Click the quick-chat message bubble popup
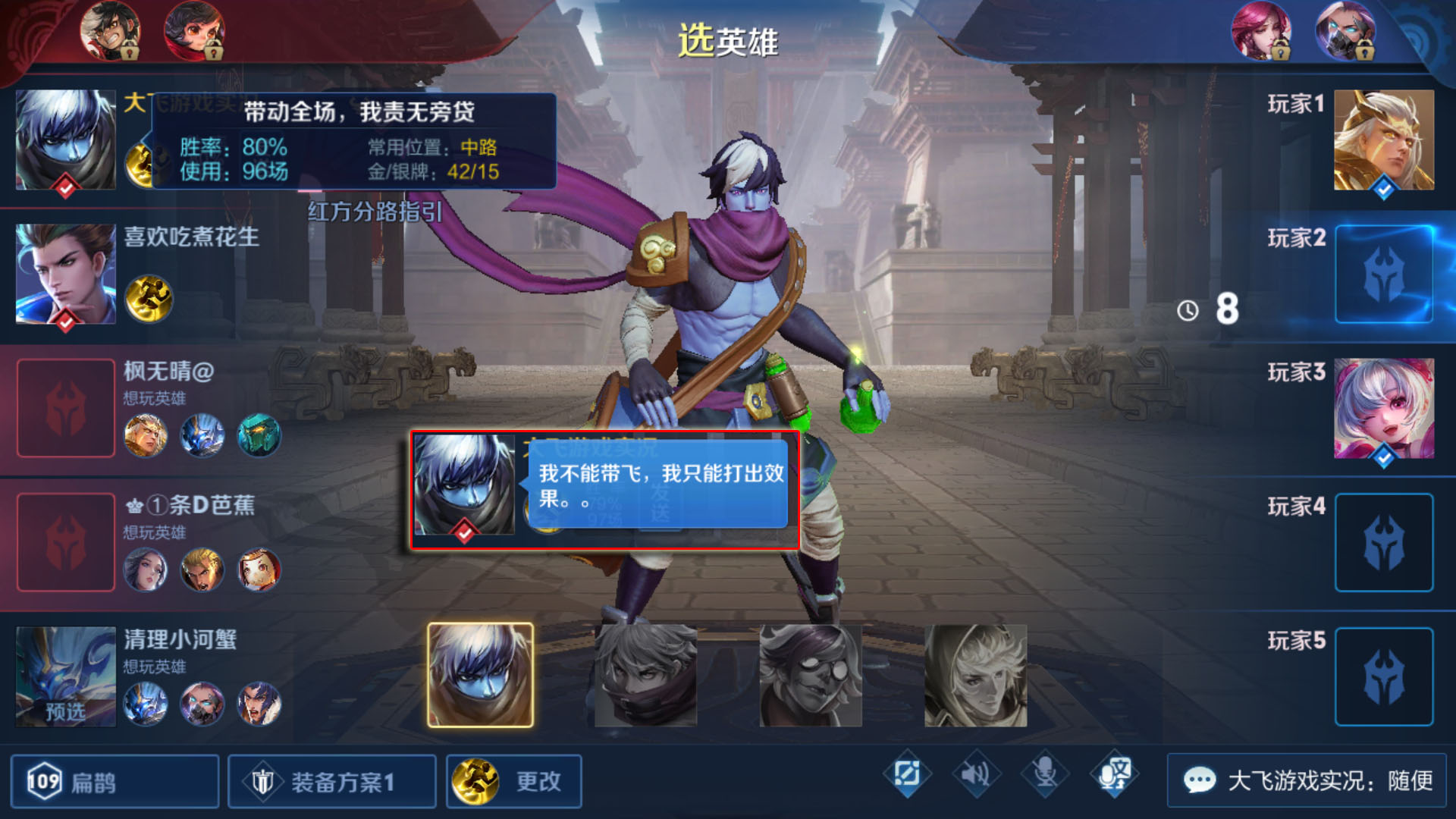This screenshot has width=1456, height=819. tap(657, 486)
